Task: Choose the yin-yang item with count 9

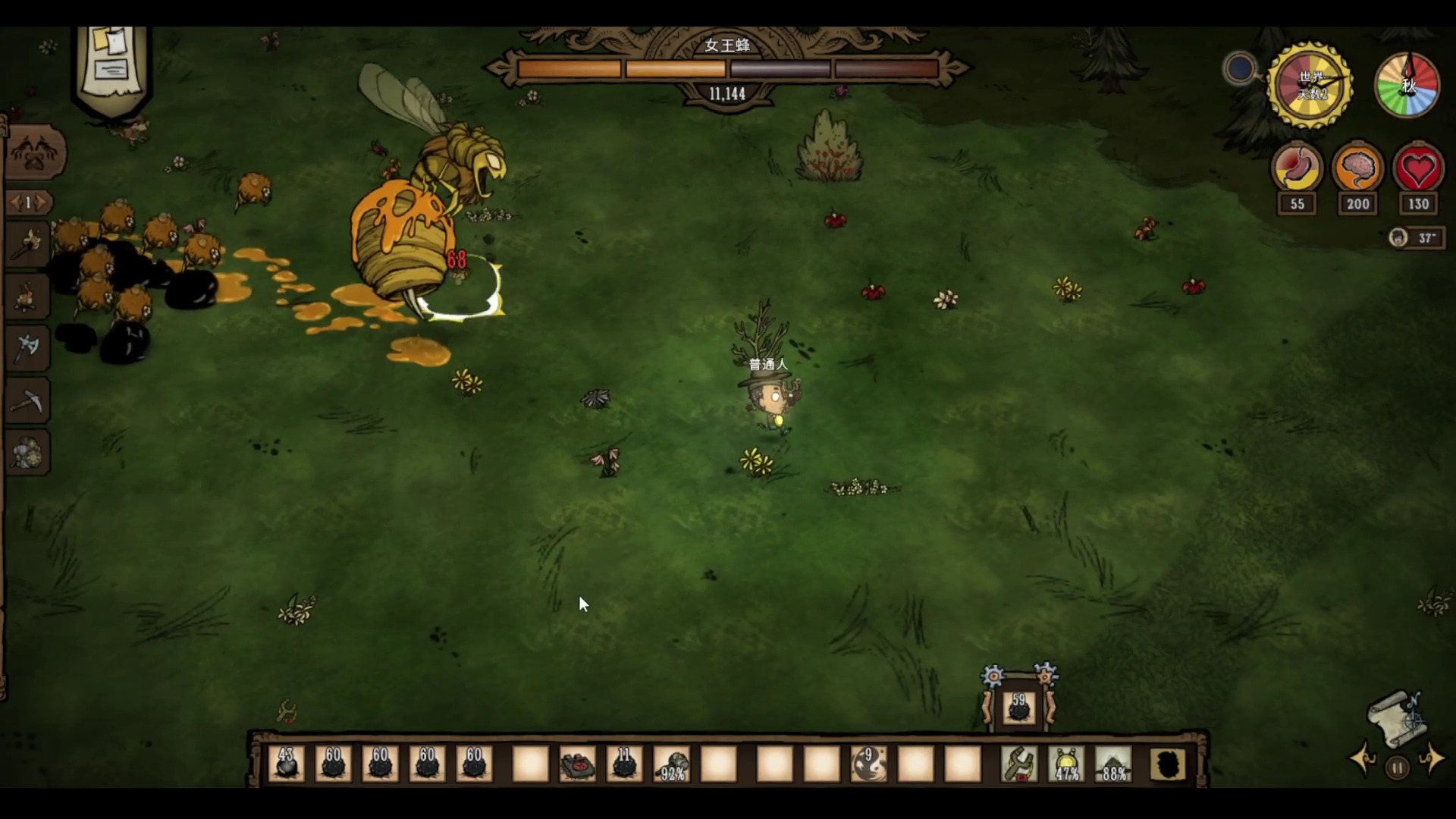Action: pyautogui.click(x=869, y=764)
